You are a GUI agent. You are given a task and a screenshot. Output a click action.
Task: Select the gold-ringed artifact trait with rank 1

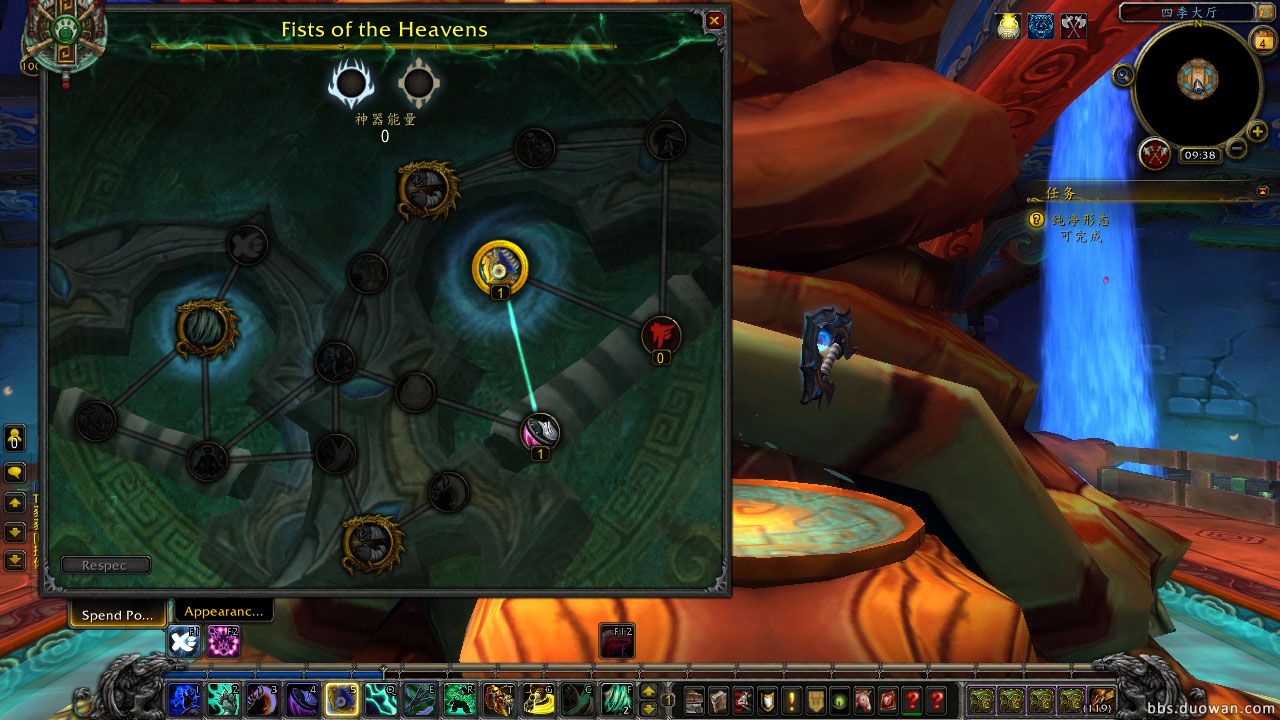pyautogui.click(x=501, y=267)
